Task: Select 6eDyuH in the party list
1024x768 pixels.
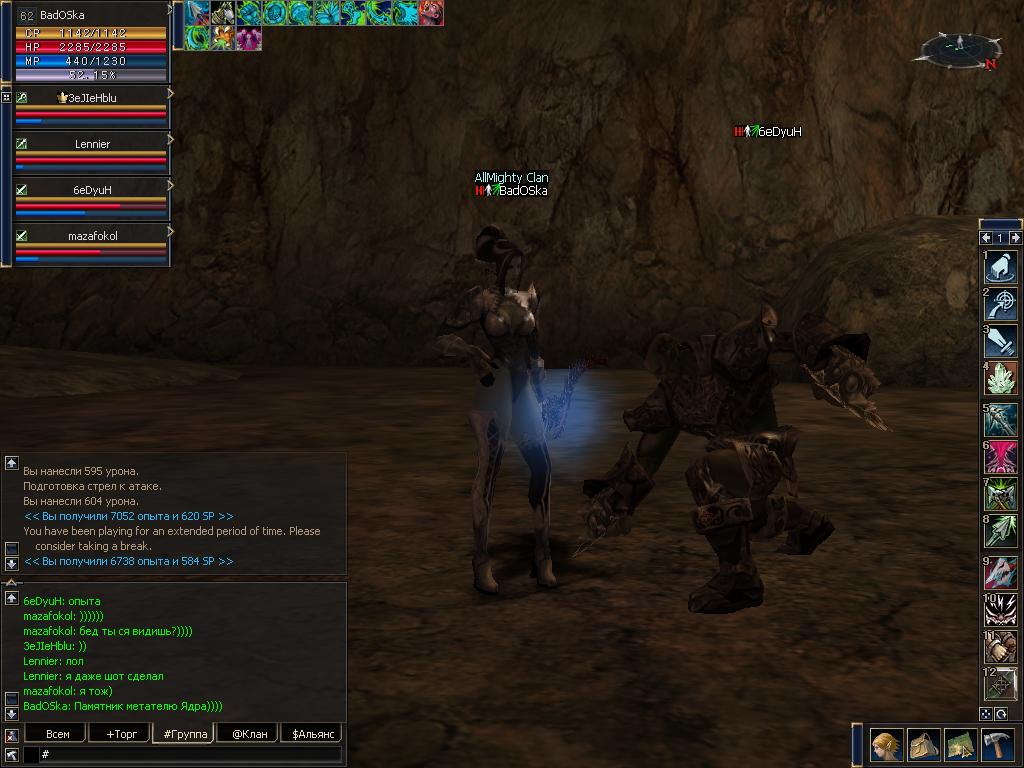Action: [x=92, y=190]
